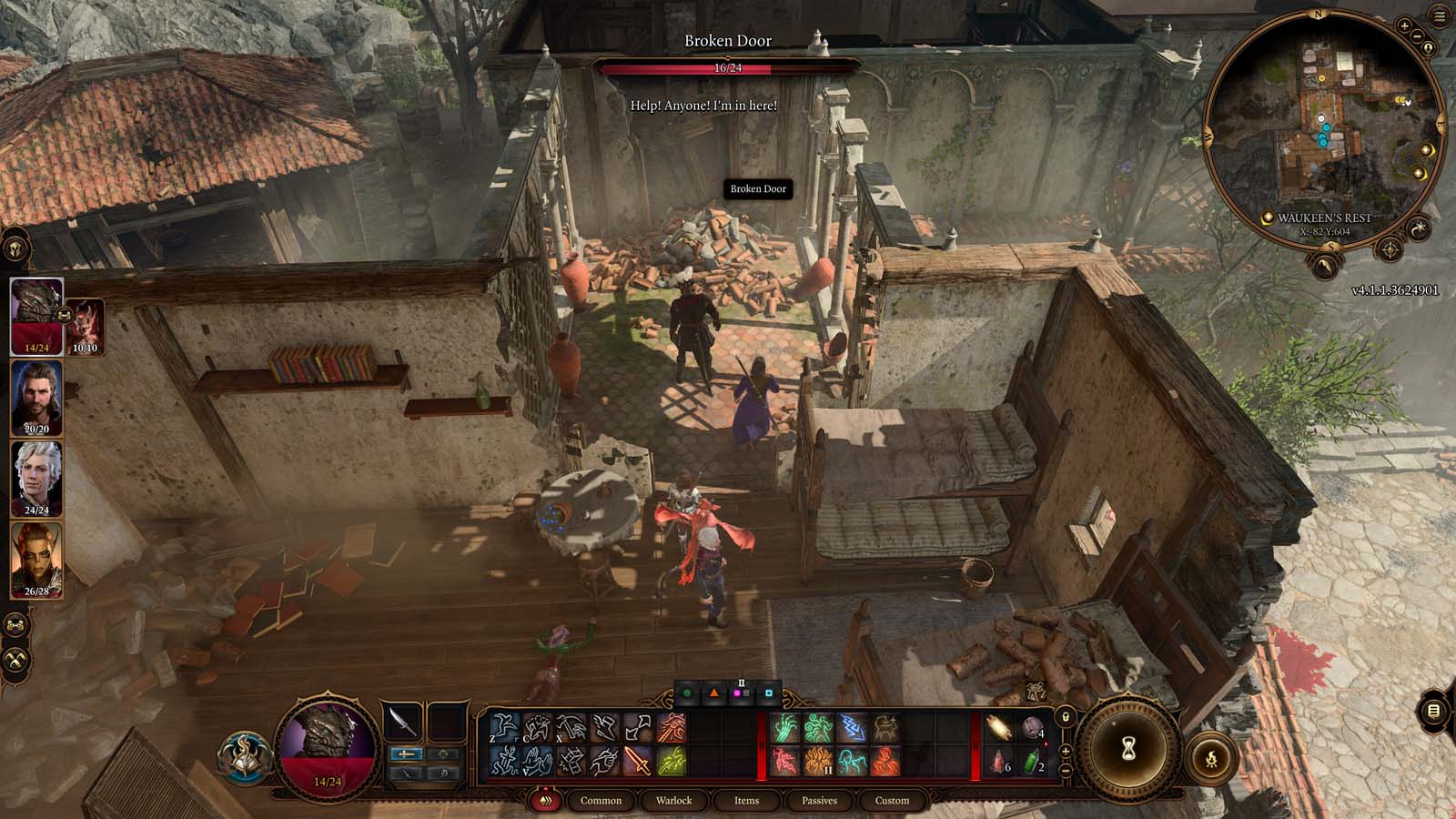Collapse a hotbar row with the minus button
This screenshot has height=819, width=1456.
[1066, 771]
